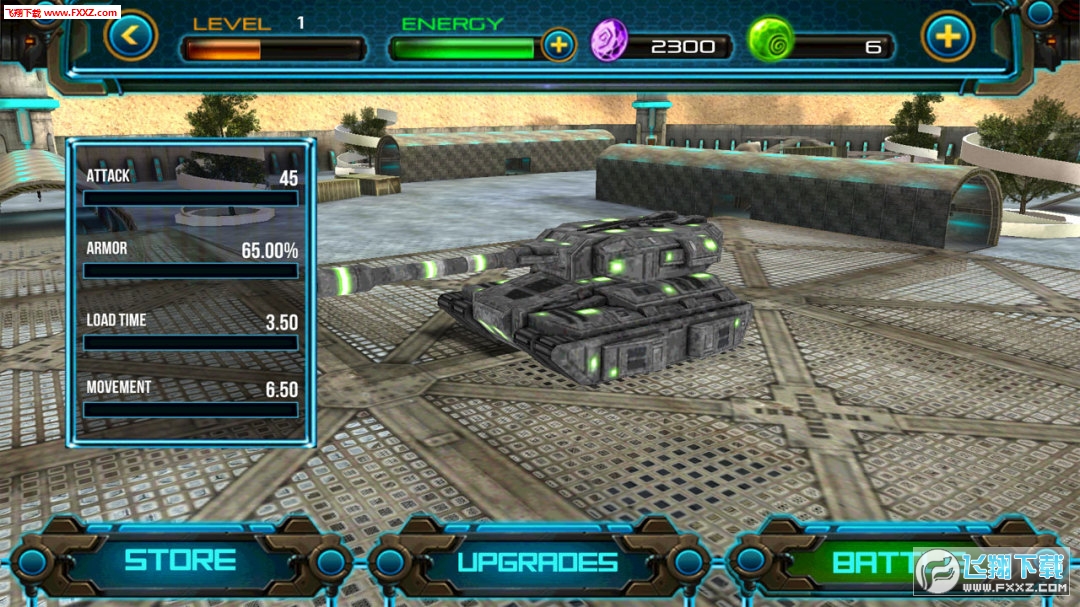Add energy with the plus button

pos(558,45)
